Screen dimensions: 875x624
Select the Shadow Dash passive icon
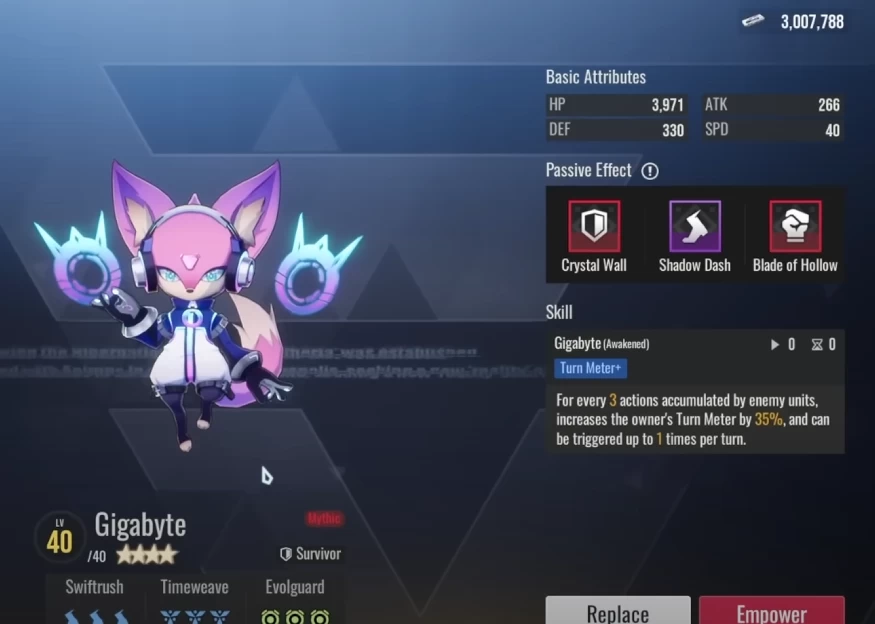click(694, 226)
